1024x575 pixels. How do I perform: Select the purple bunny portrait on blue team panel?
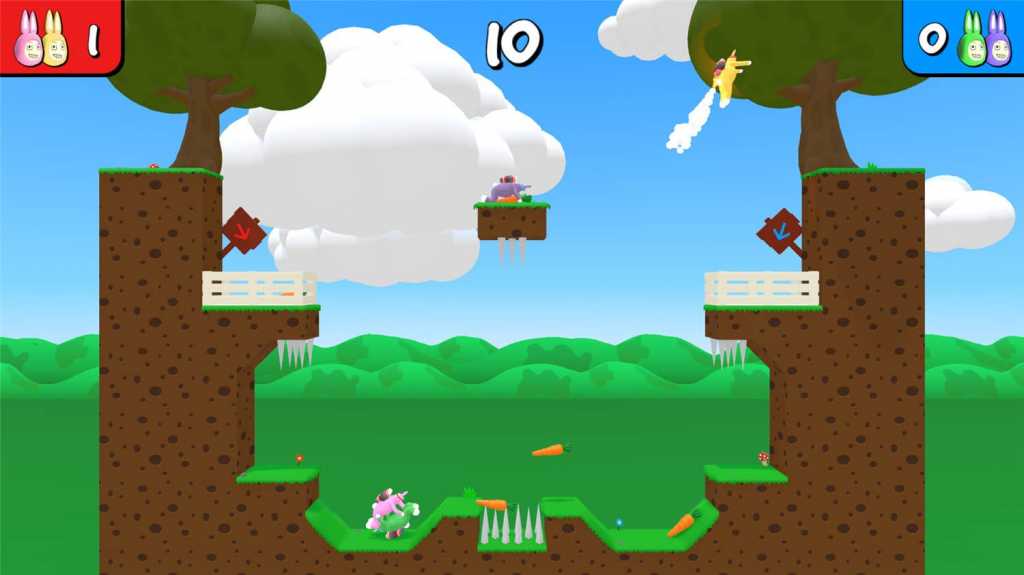click(x=997, y=43)
